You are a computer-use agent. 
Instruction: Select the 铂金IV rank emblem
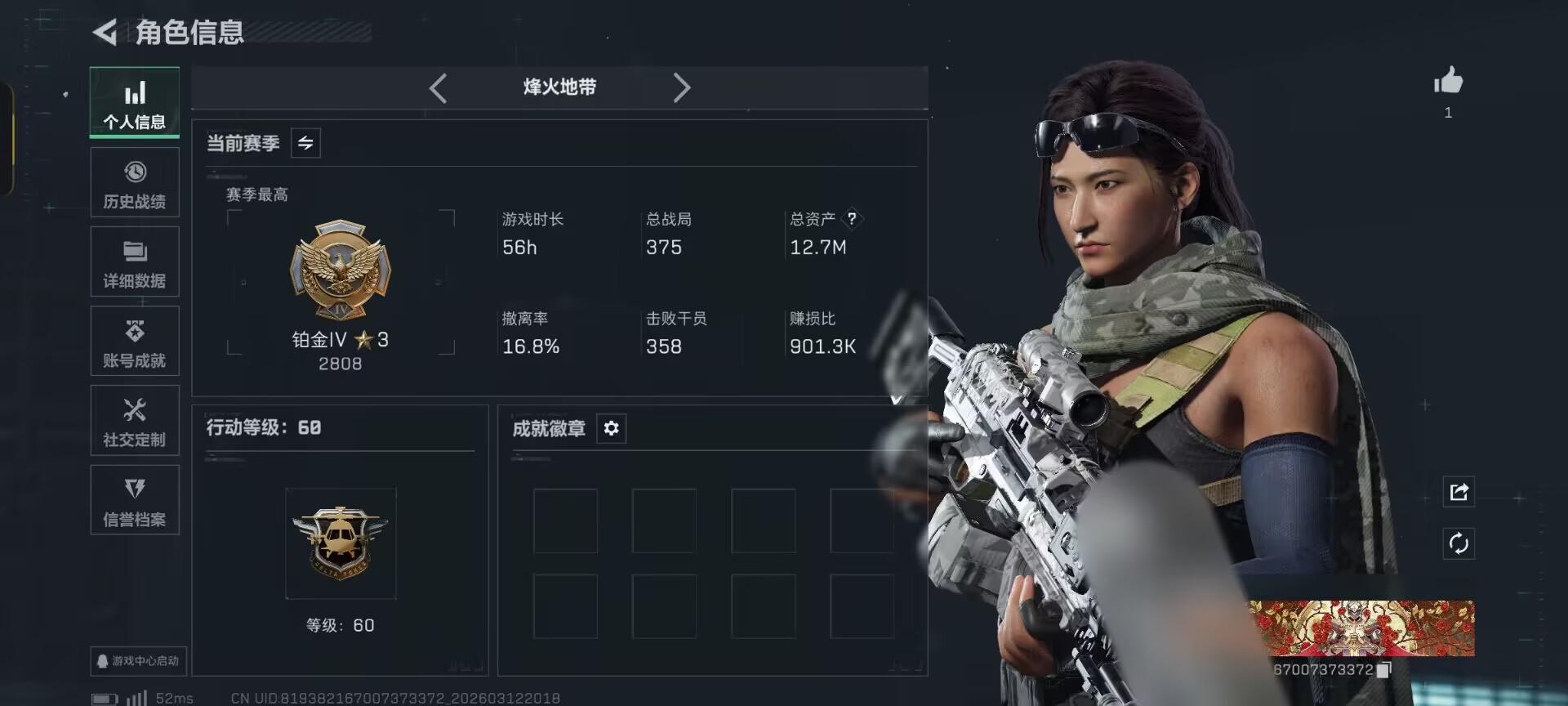341,270
